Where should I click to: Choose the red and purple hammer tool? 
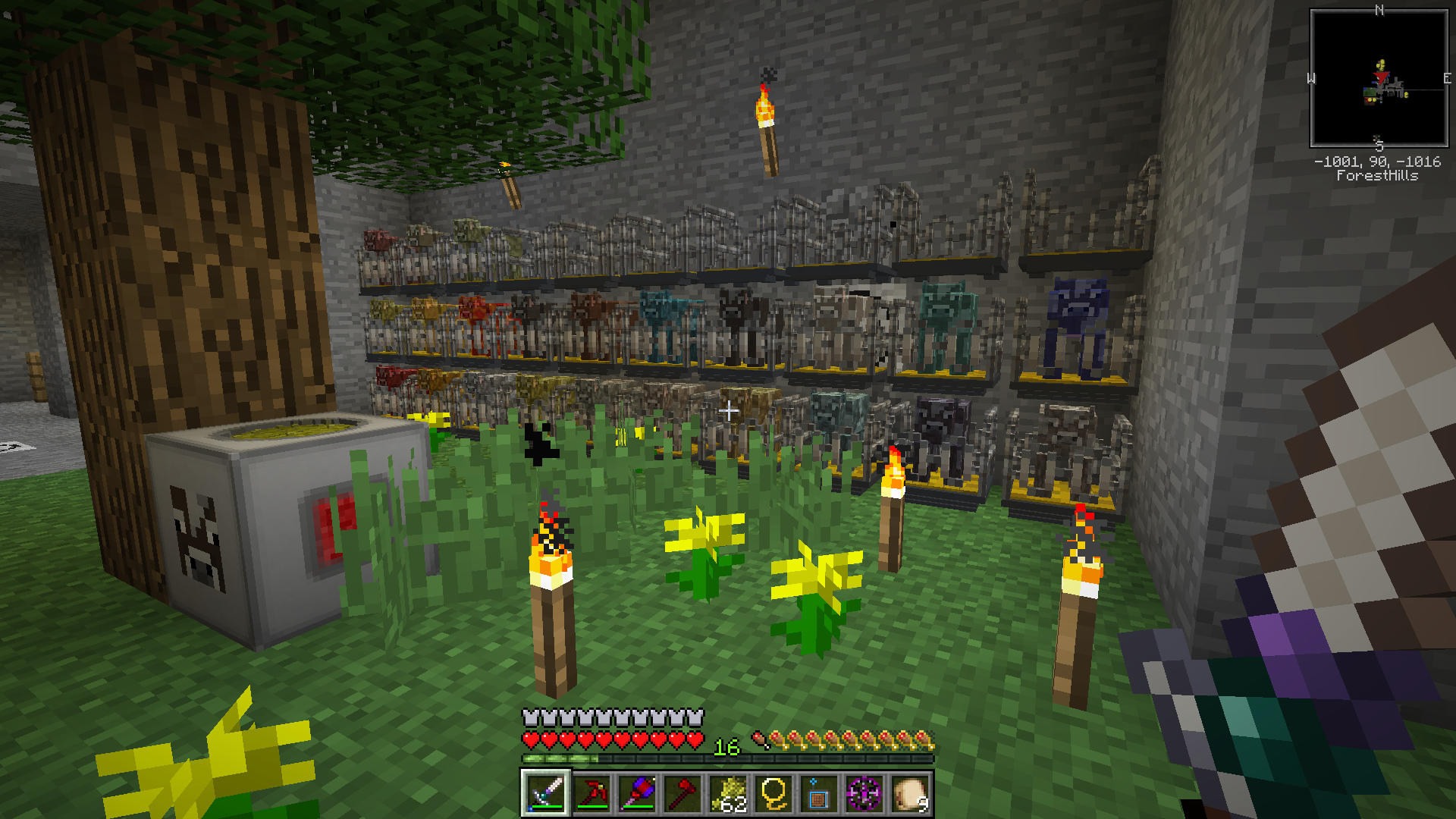637,793
